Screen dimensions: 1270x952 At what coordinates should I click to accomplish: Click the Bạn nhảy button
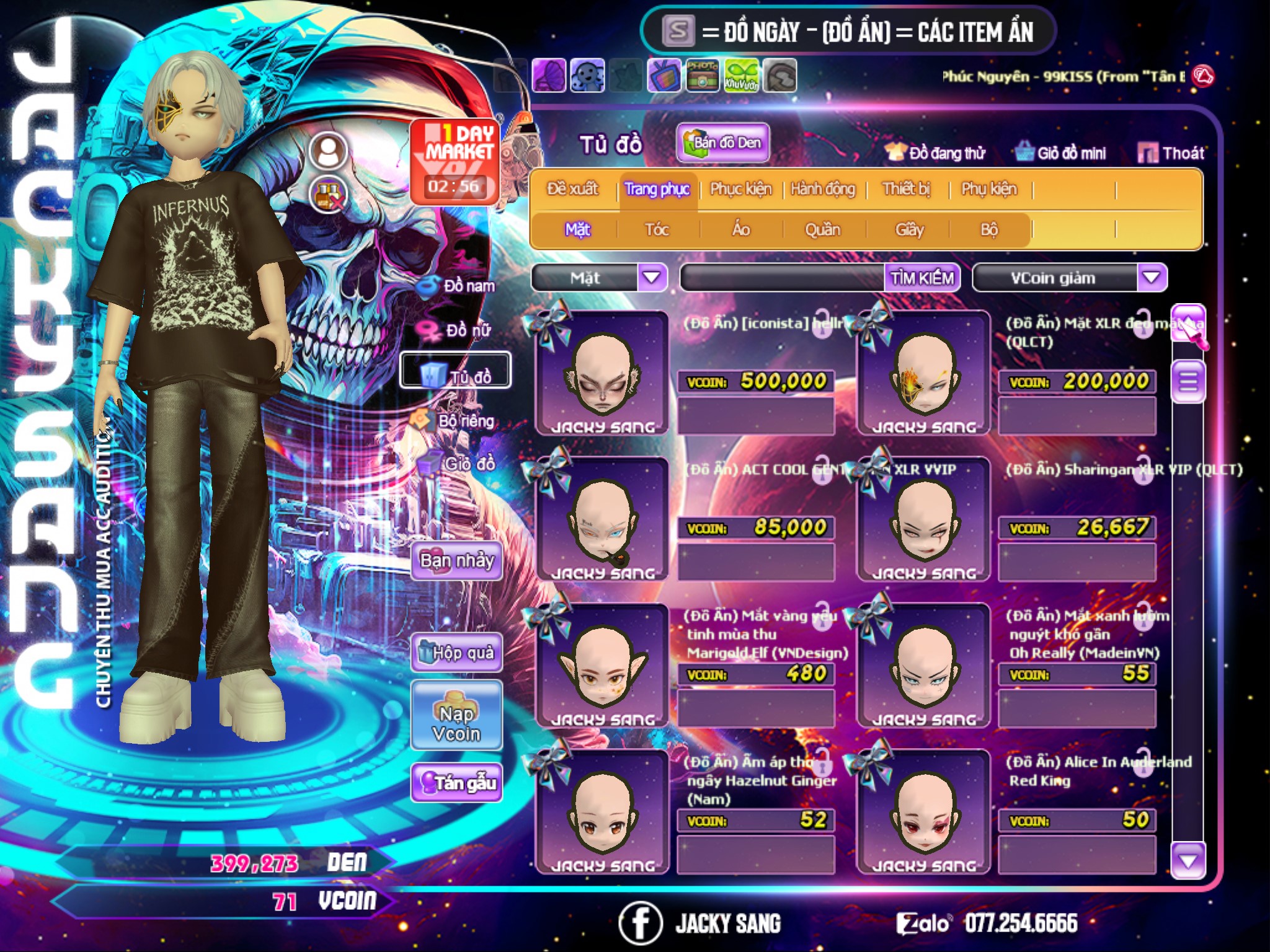click(456, 561)
